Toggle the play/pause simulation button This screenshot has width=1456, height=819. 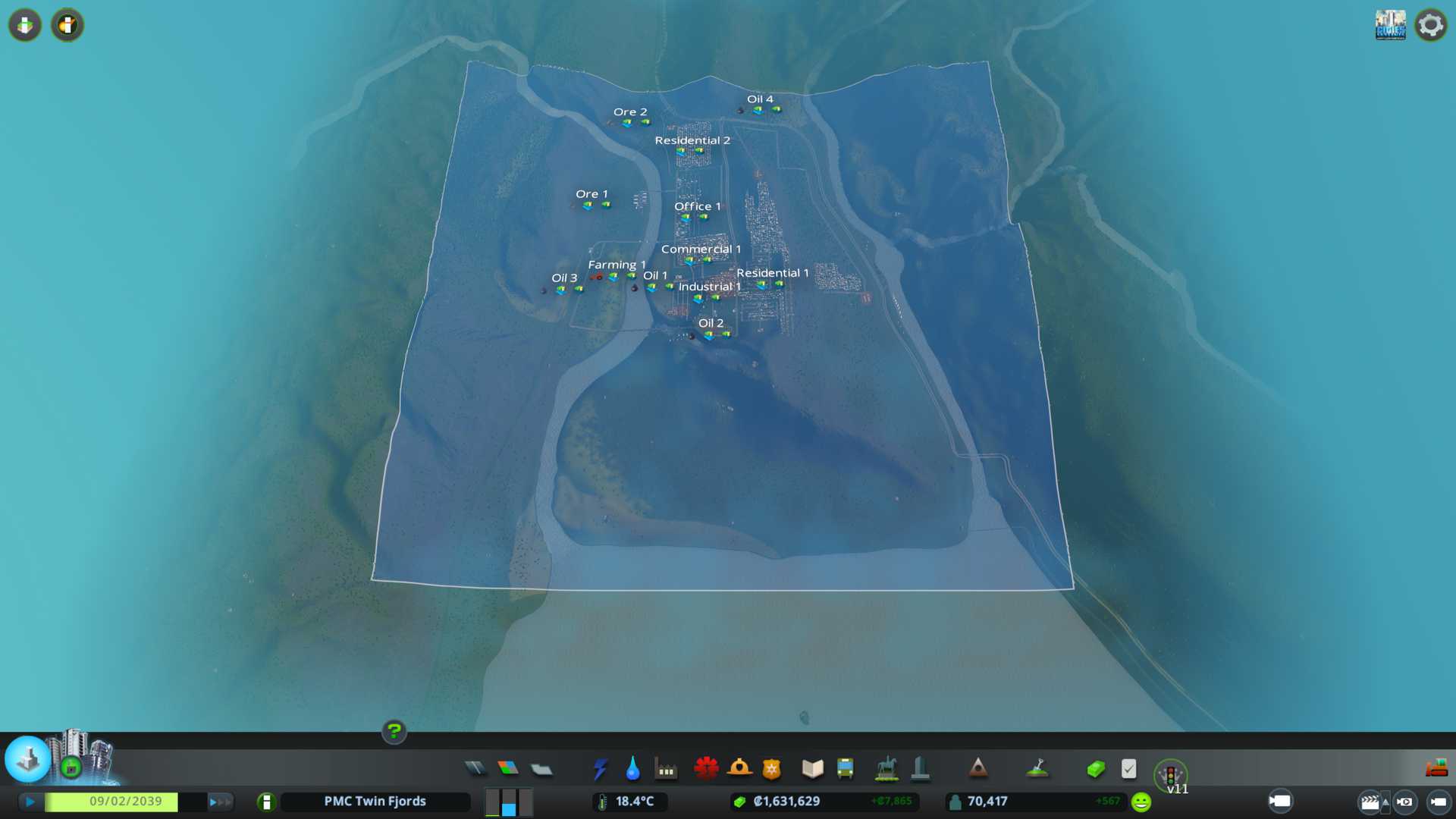pos(30,802)
